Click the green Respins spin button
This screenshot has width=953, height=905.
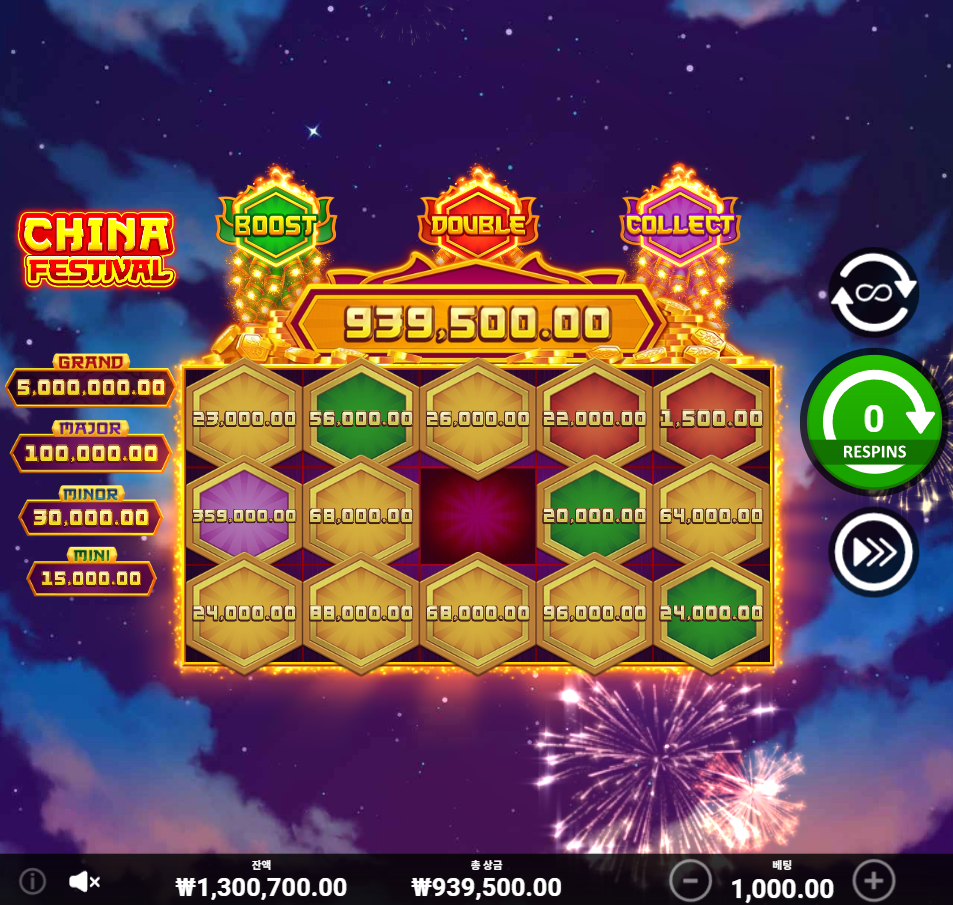[x=874, y=422]
